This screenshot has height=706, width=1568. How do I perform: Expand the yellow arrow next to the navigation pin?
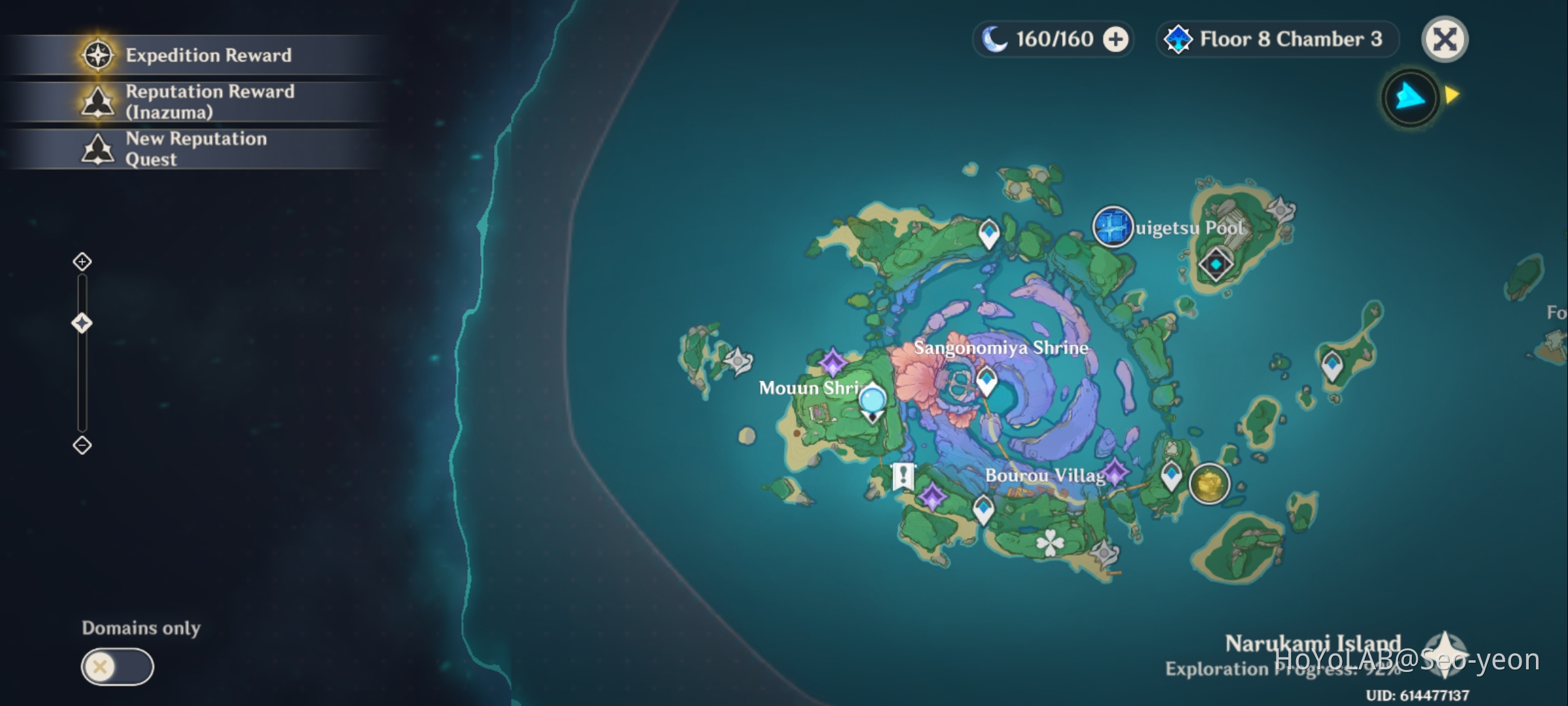tap(1452, 94)
